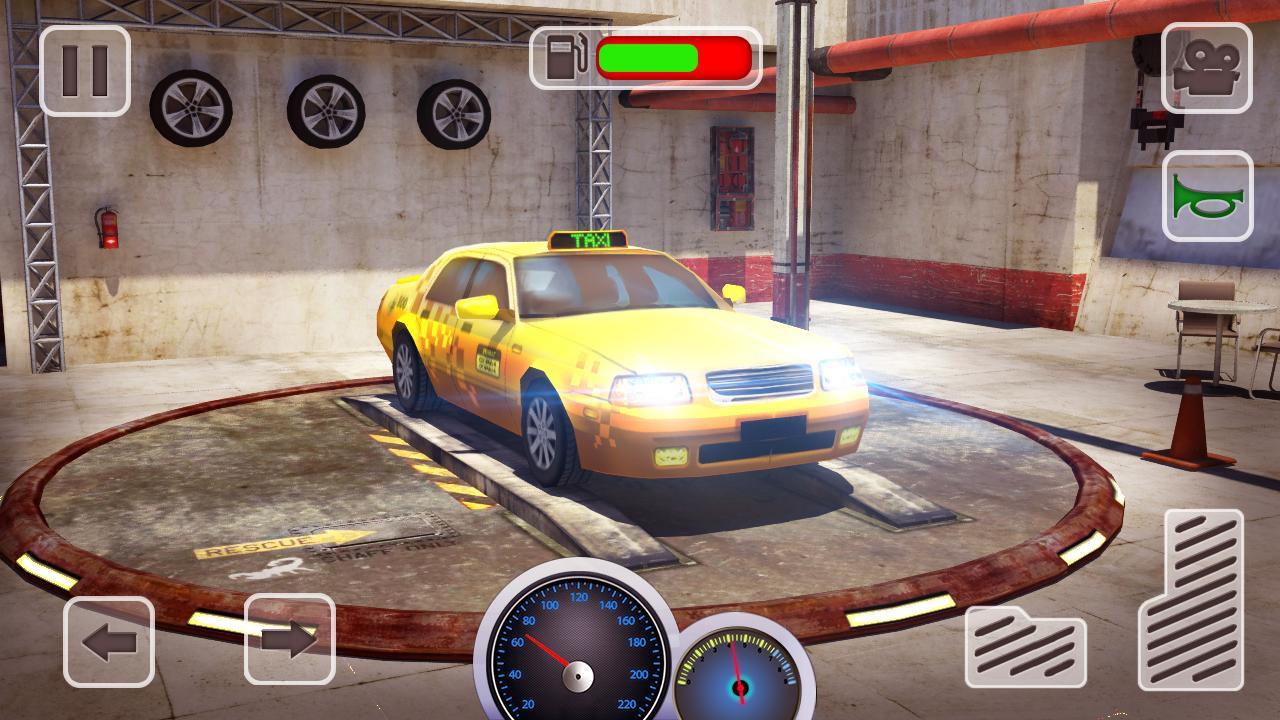Honk the taxi horn
1280x720 pixels.
tap(1207, 193)
